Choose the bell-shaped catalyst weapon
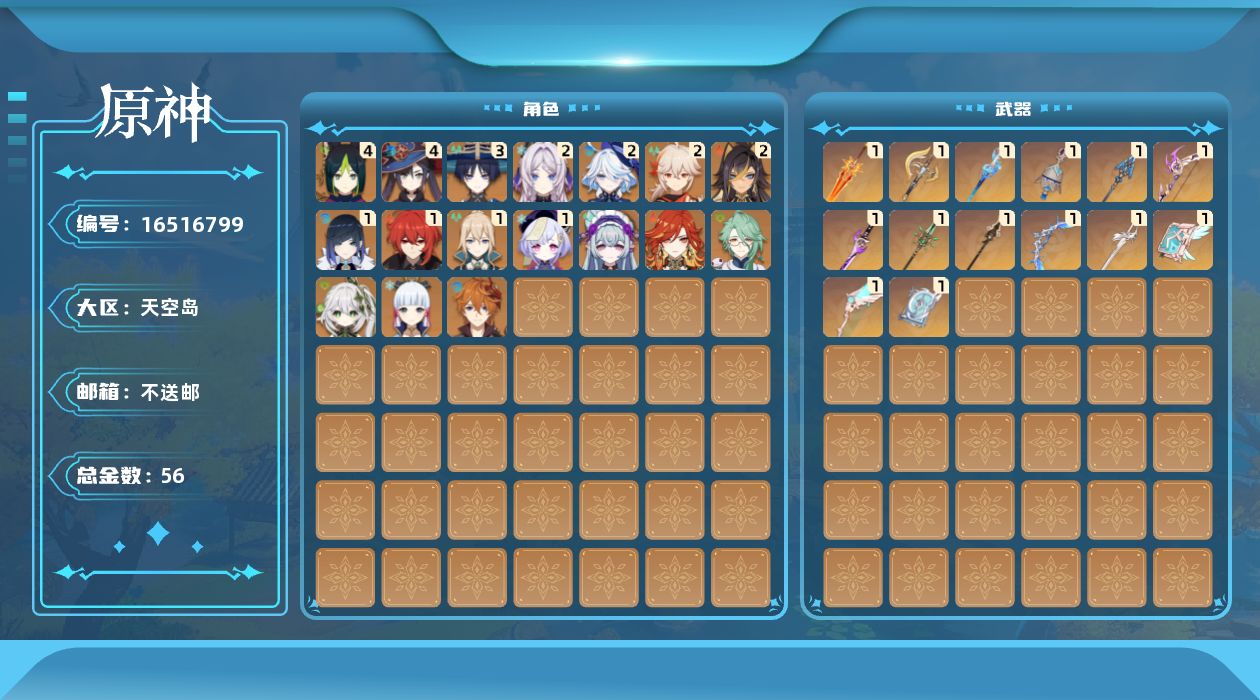The height and width of the screenshot is (700, 1260). [1051, 172]
